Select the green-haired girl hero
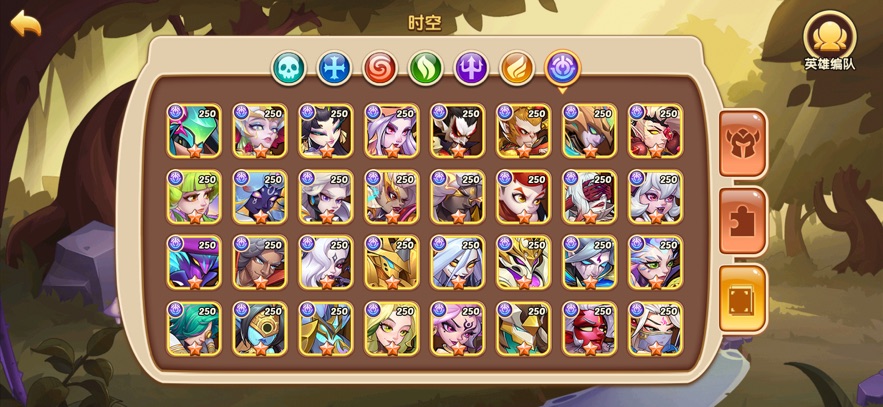The image size is (883, 407). coord(194,197)
